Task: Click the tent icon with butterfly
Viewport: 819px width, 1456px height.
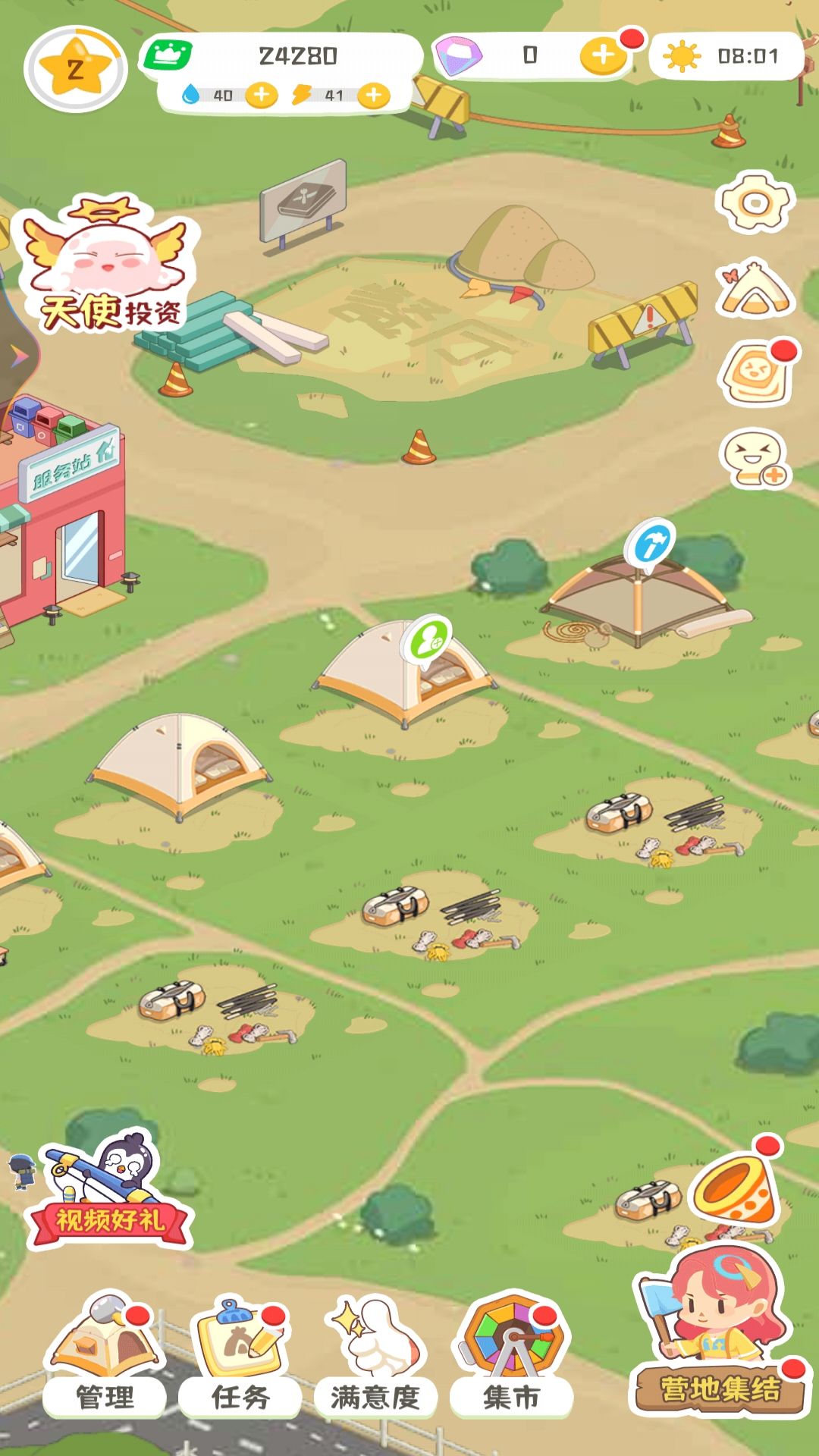Action: [755, 288]
